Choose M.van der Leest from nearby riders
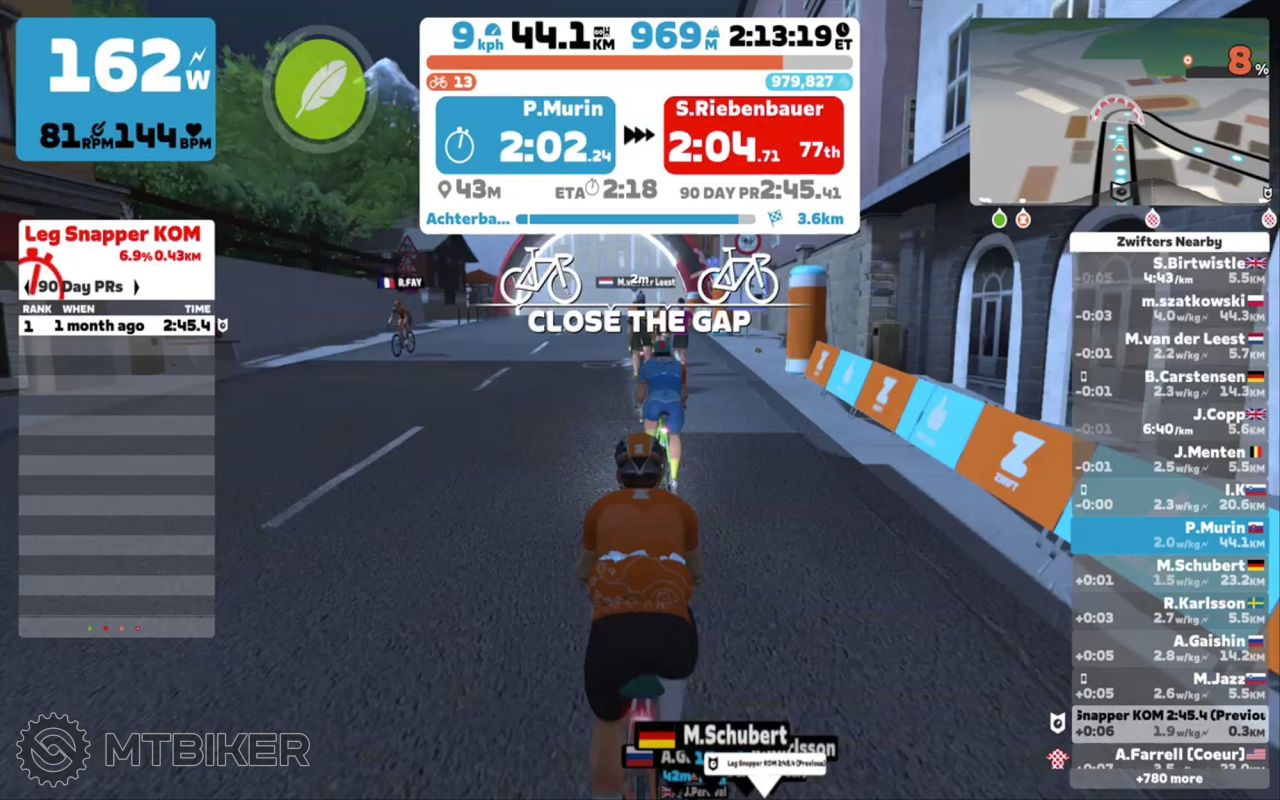Viewport: 1280px width, 800px height. 1169,346
